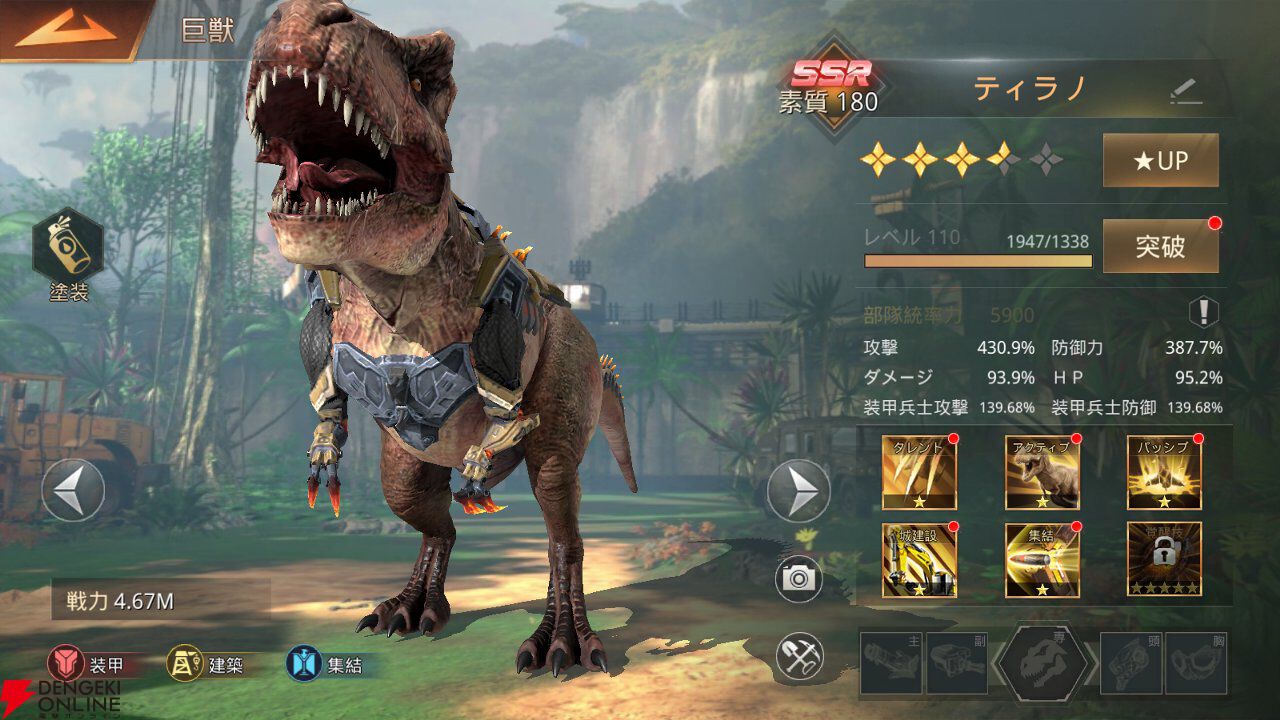The width and height of the screenshot is (1280, 720).
Task: Activate the 突破 breakthrough button
Action: [1160, 246]
